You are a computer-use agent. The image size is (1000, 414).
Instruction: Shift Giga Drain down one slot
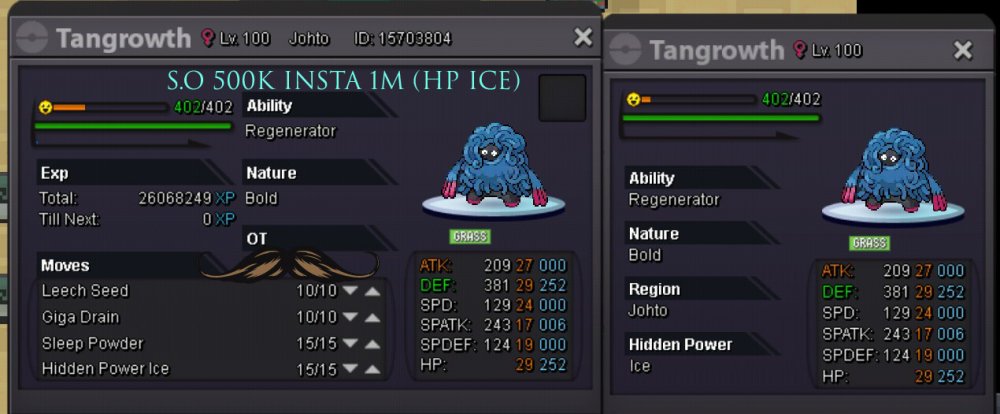pos(350,317)
